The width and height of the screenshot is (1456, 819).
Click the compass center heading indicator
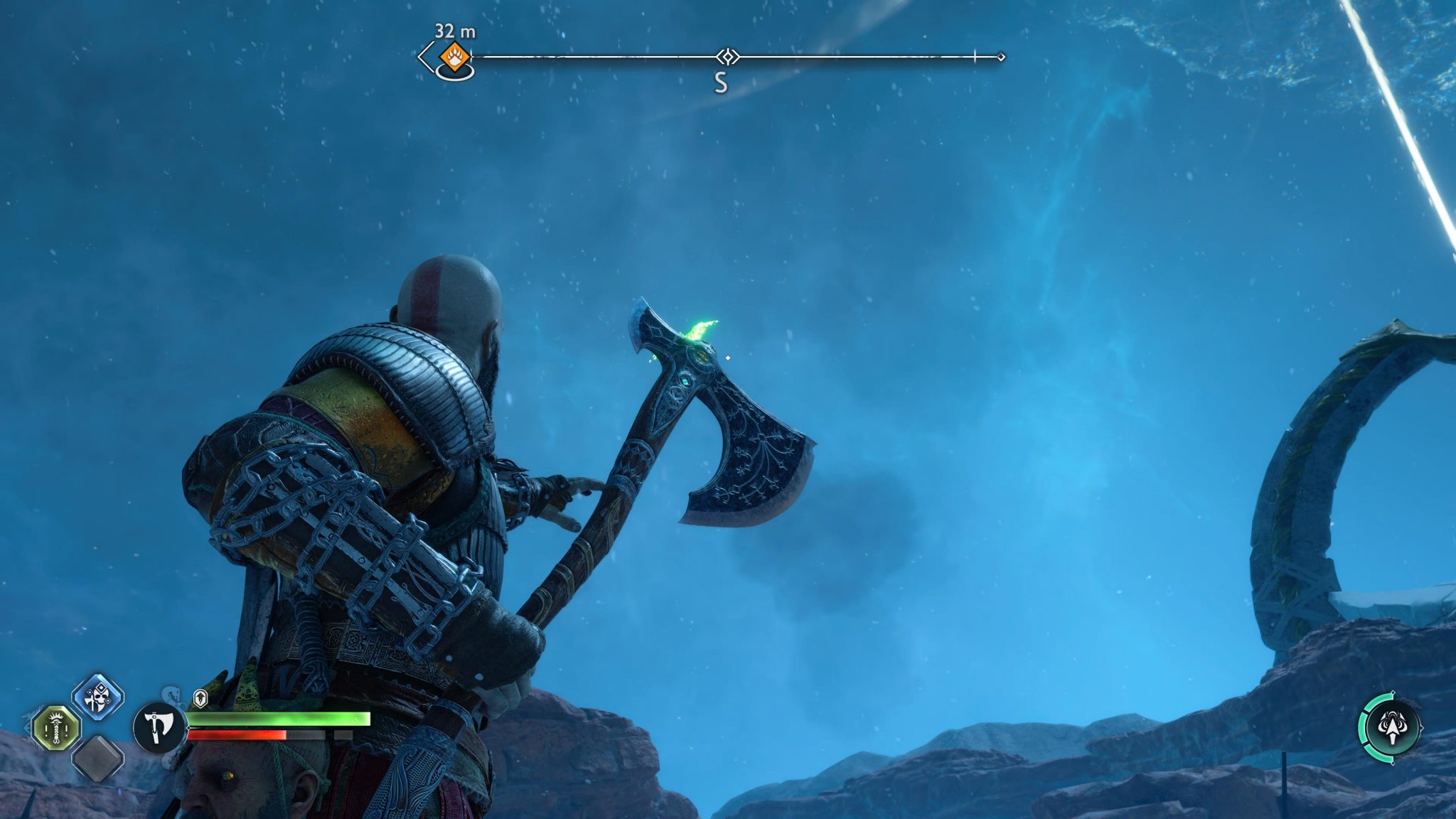[727, 56]
